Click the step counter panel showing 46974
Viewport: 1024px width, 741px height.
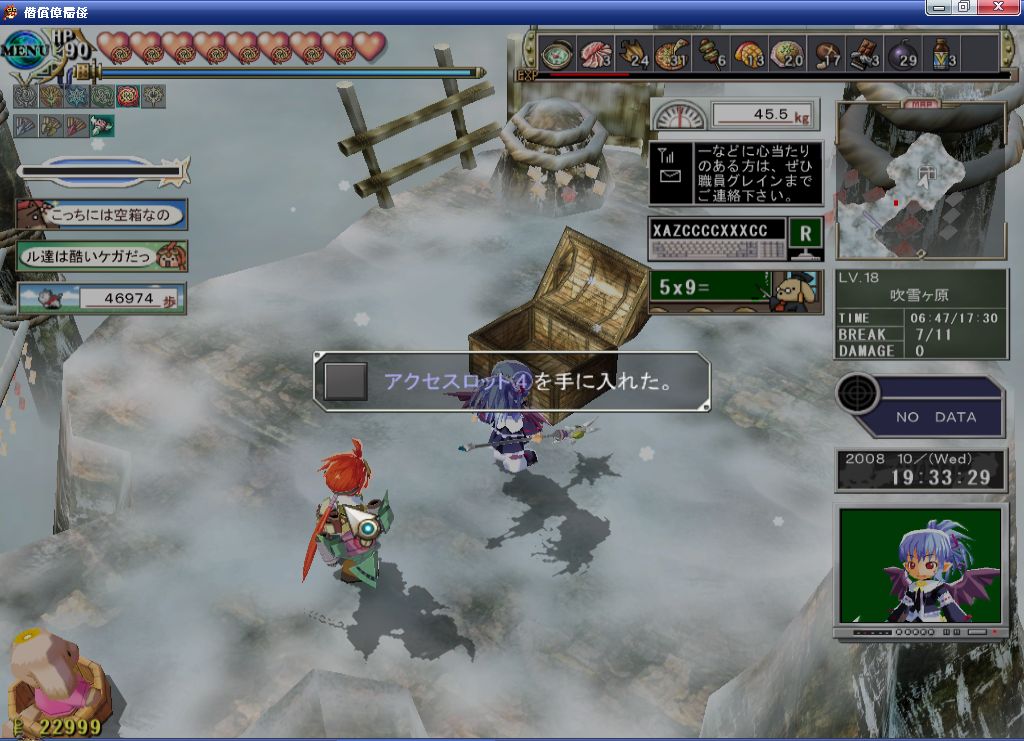102,298
